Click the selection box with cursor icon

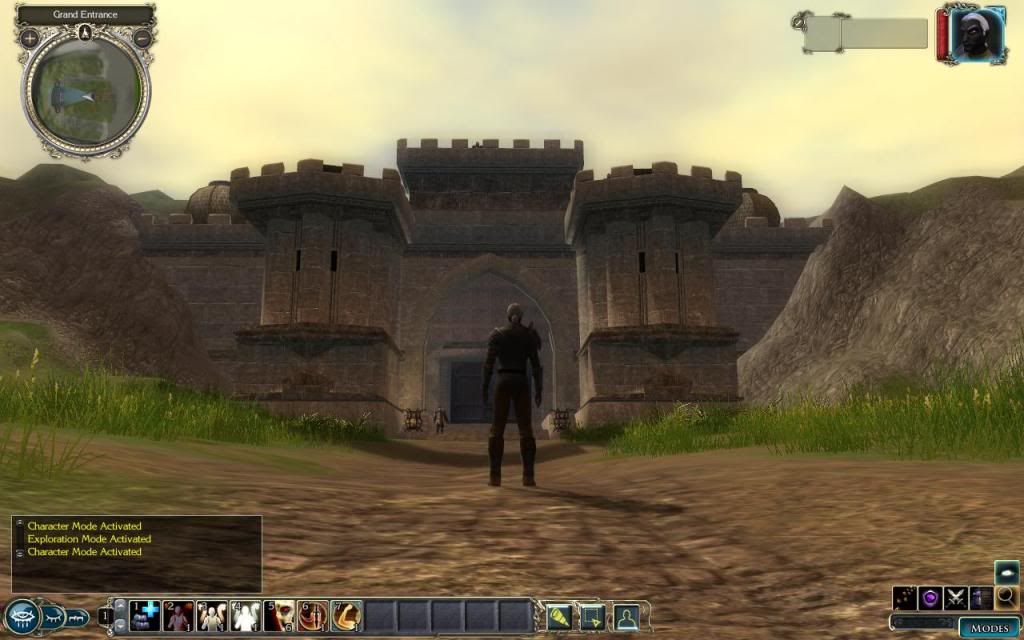click(592, 616)
